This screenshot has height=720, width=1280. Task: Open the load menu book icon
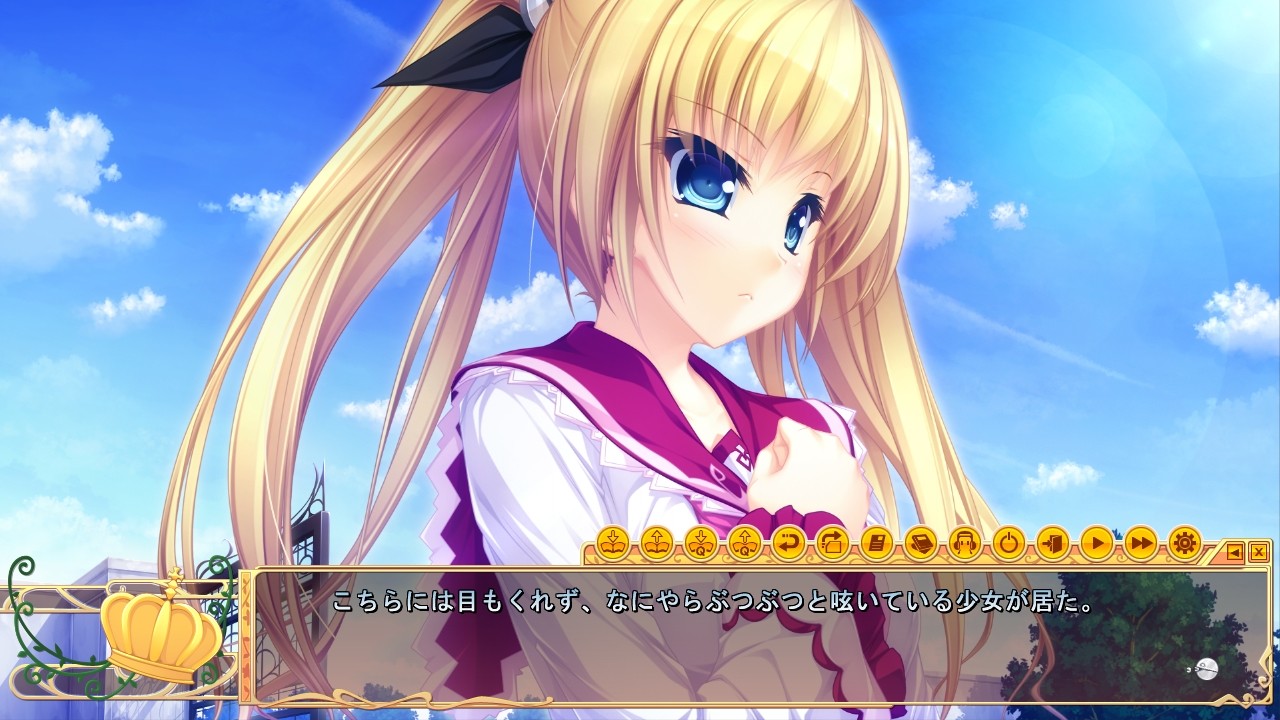[656, 544]
